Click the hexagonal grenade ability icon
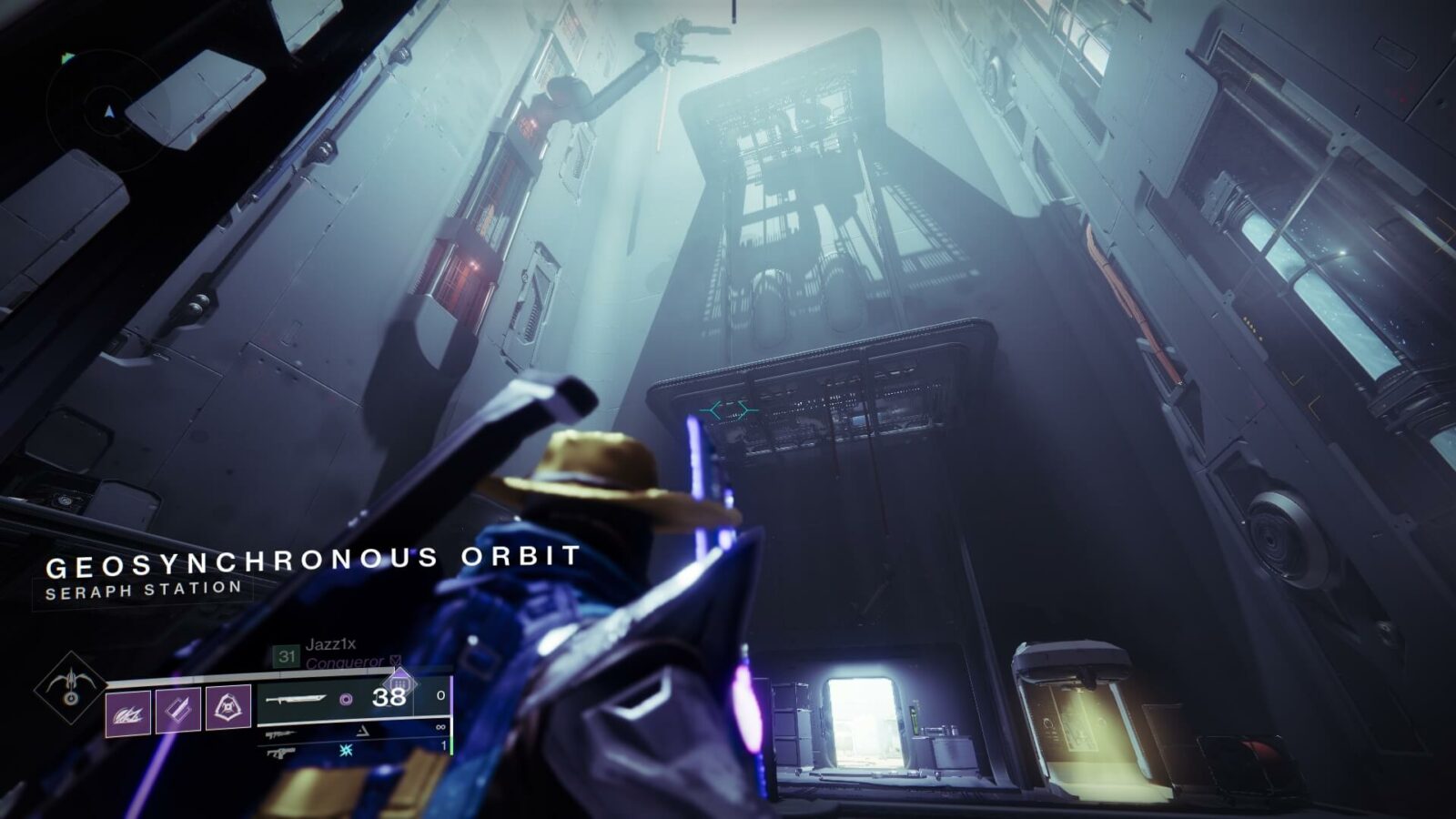1456x819 pixels. pos(228,706)
